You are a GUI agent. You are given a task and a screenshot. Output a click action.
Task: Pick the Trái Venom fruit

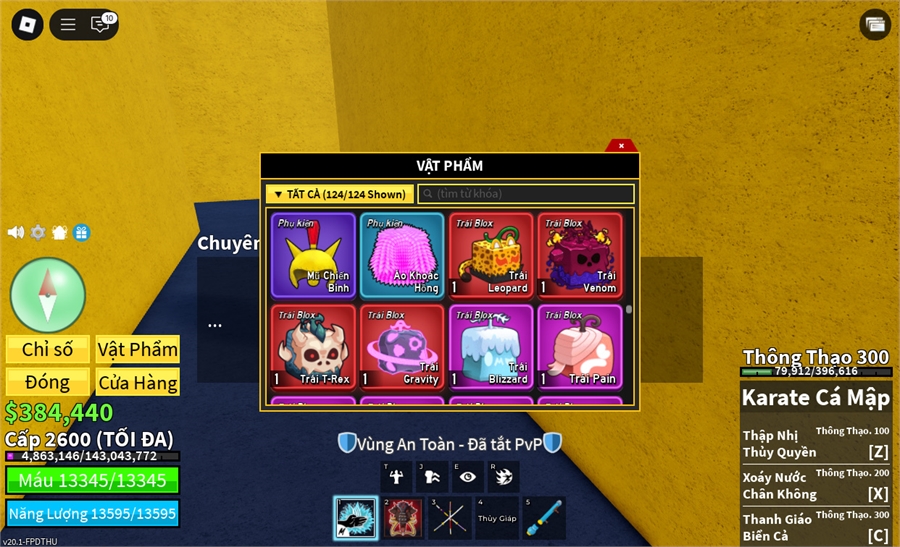tap(580, 255)
